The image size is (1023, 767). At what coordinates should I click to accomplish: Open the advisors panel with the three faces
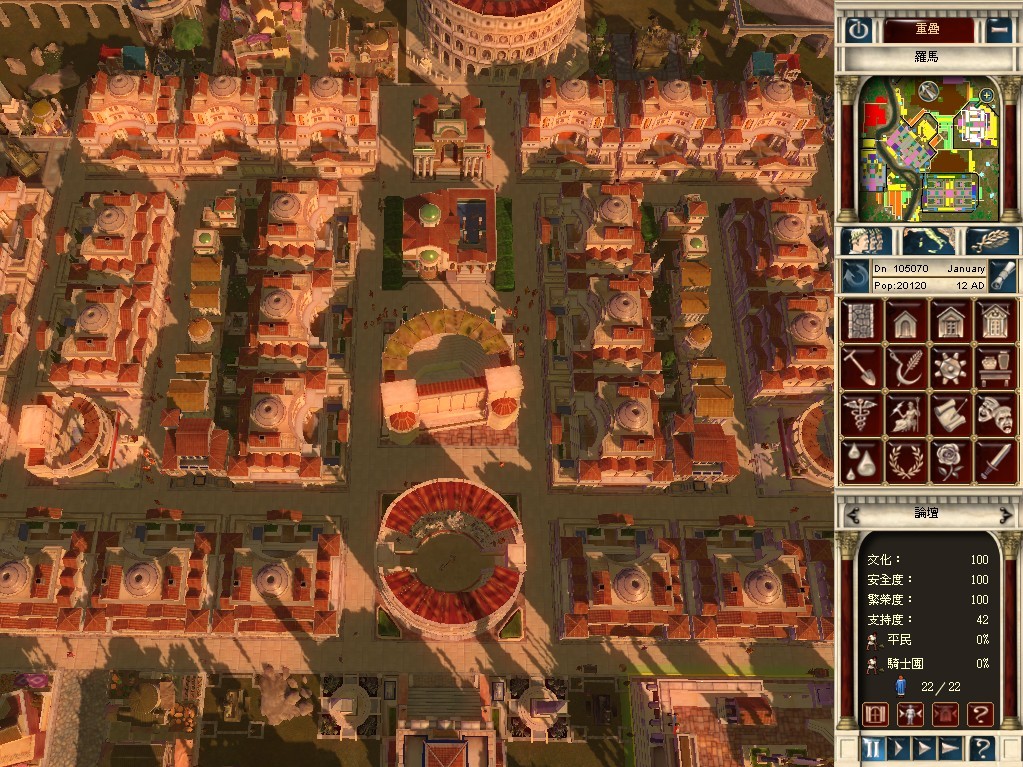(x=866, y=241)
